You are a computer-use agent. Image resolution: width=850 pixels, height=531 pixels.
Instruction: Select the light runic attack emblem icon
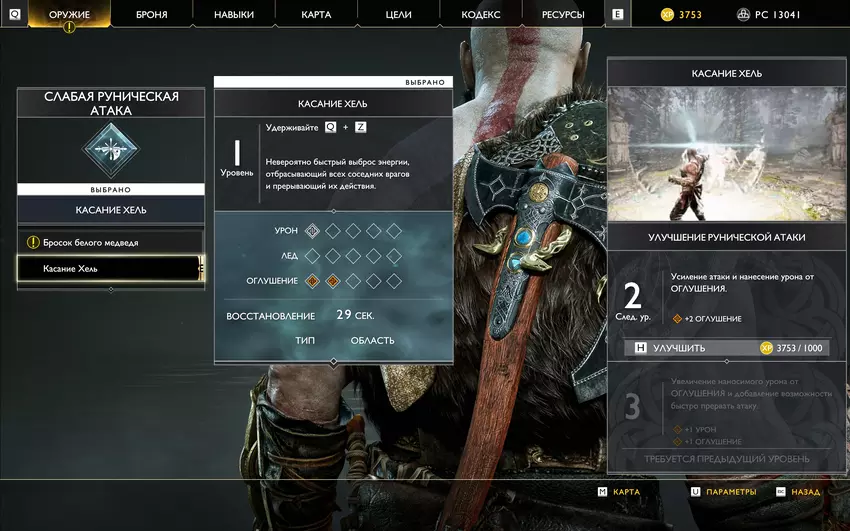point(110,152)
